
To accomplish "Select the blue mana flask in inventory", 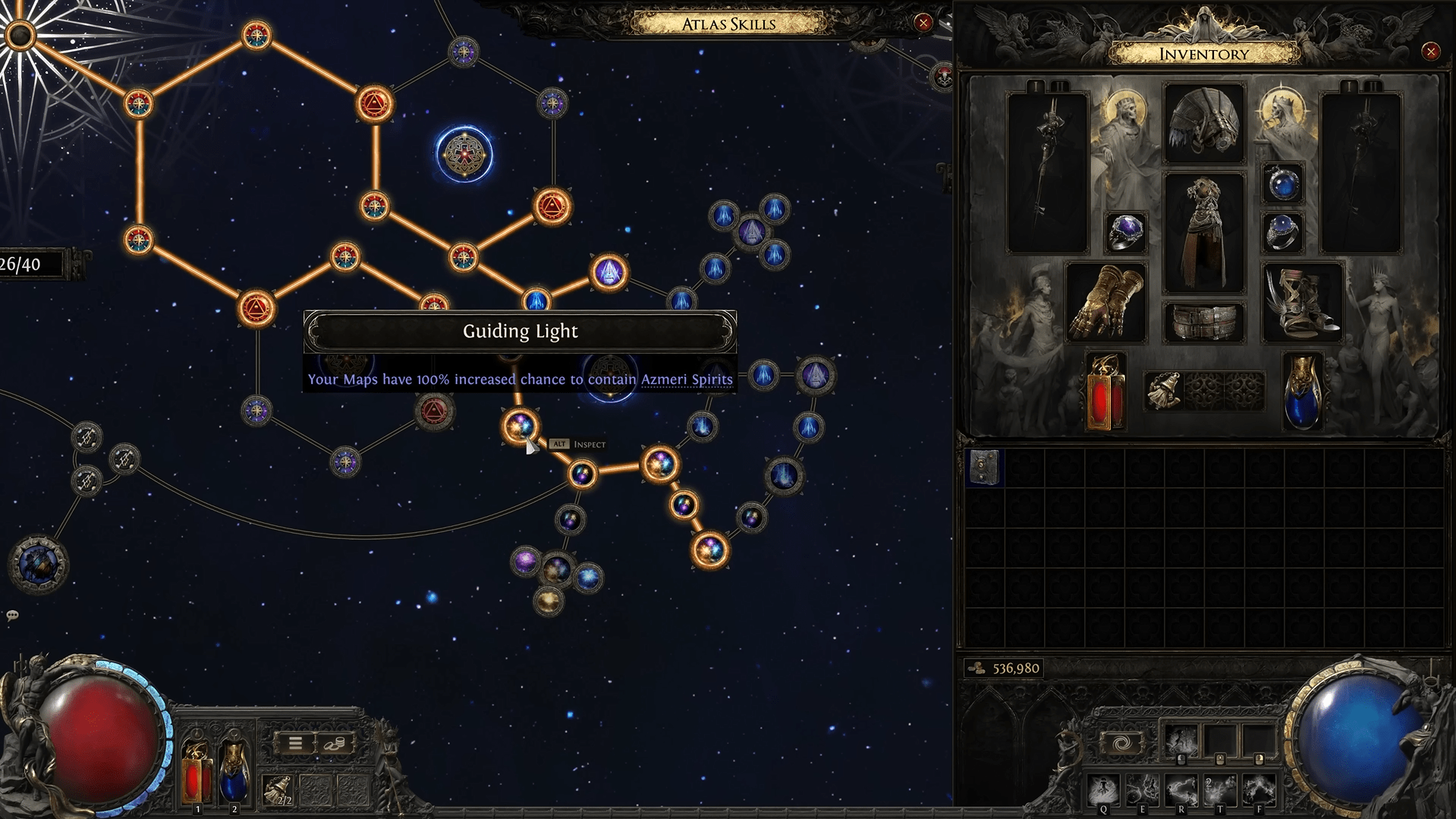I will [1302, 392].
